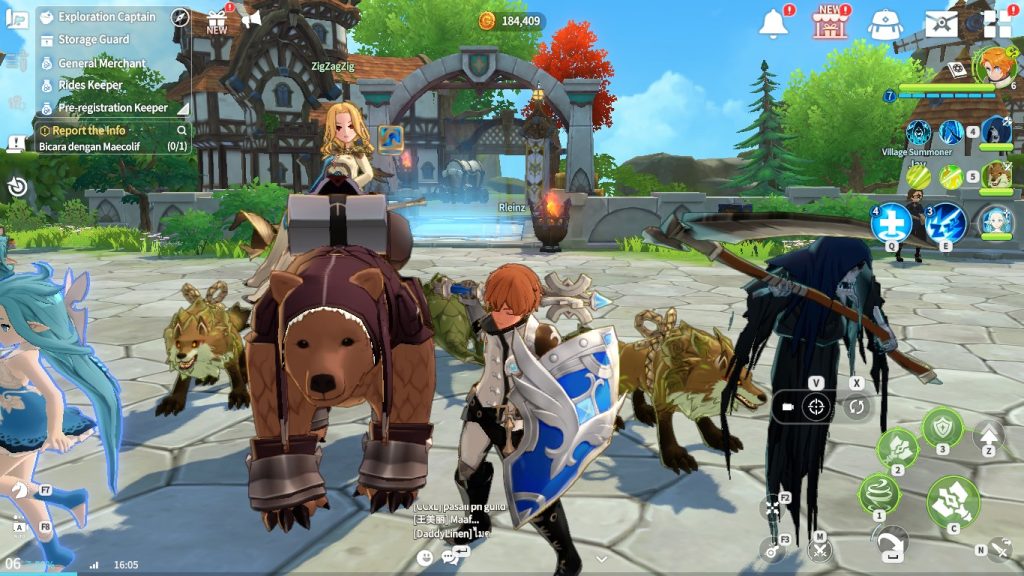This screenshot has height=576, width=1024.
Task: Open the megaphone announcements icon
Action: (x=251, y=19)
